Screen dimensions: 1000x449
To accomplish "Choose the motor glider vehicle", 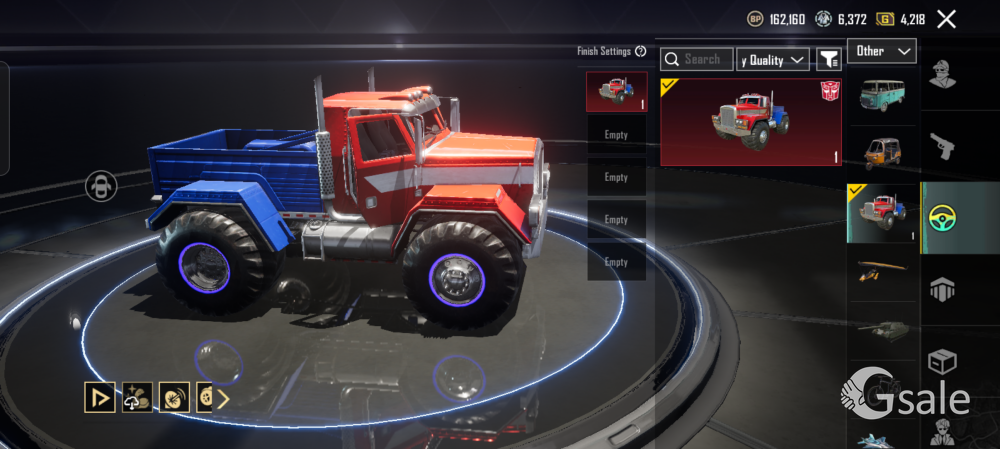I will pos(881,271).
